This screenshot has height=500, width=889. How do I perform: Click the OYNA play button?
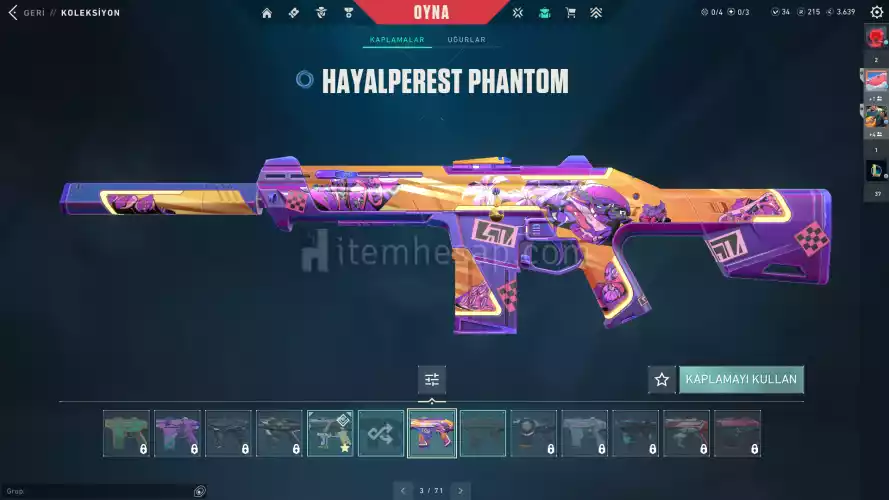[x=431, y=13]
